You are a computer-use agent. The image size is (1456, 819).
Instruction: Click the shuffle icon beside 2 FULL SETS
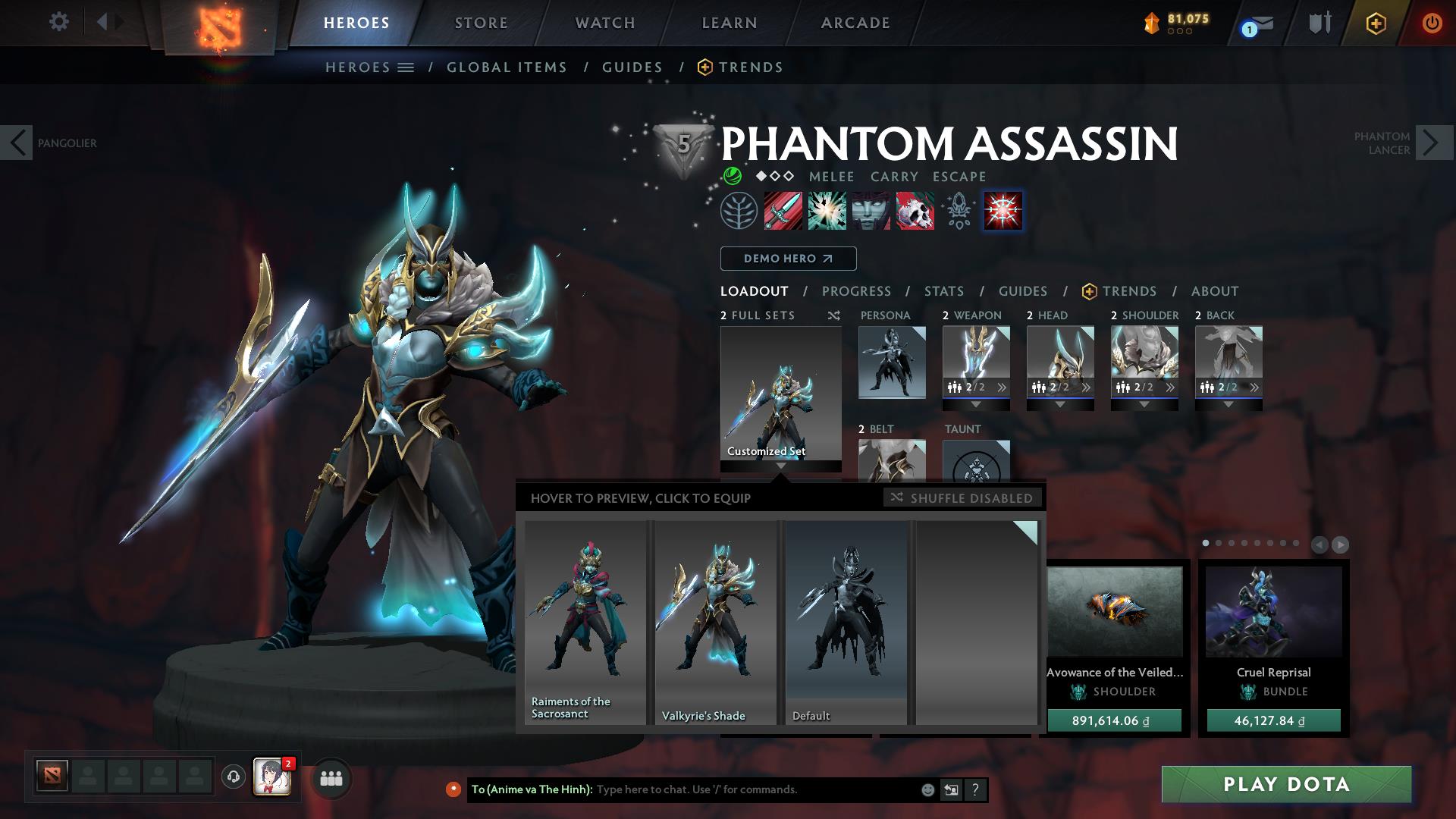point(833,315)
